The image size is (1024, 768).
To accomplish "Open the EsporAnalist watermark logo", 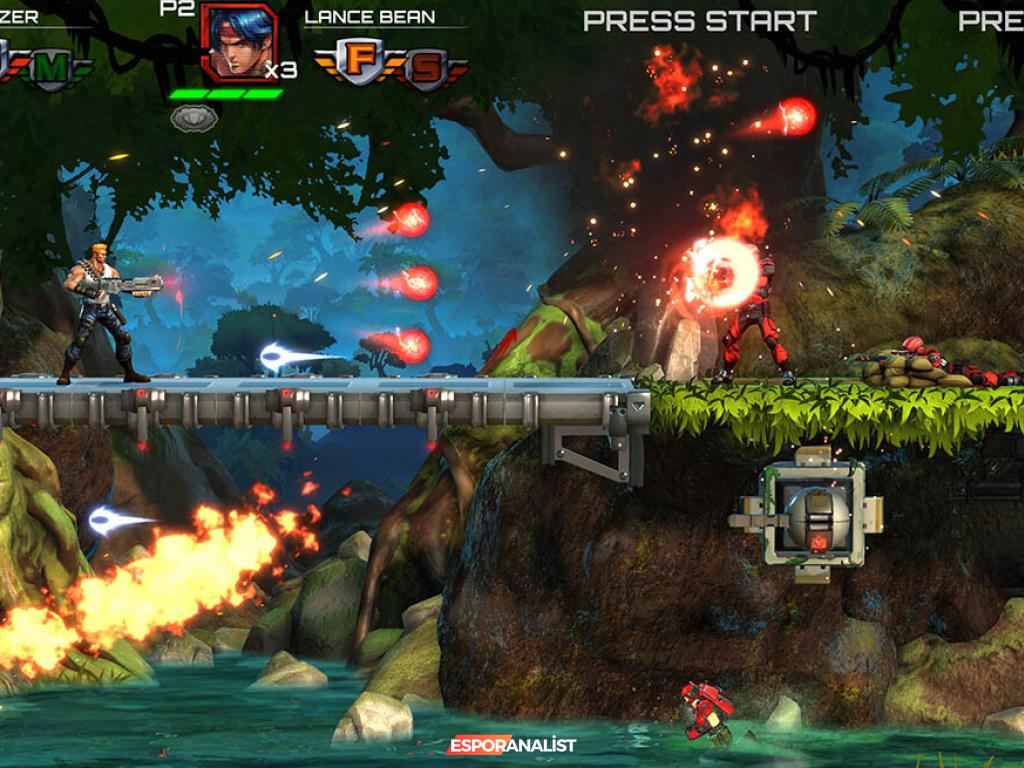I will (x=512, y=745).
